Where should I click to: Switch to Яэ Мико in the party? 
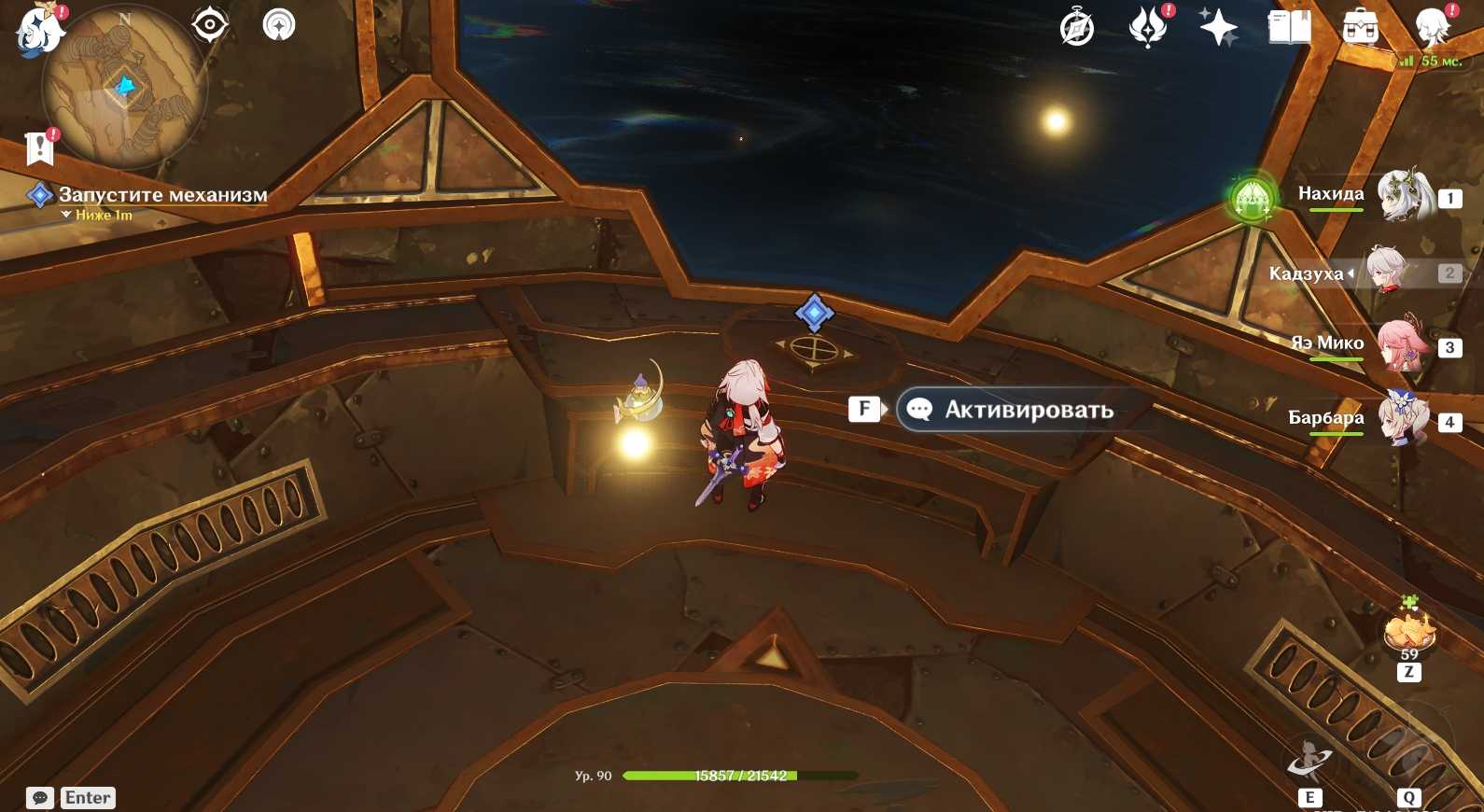[1405, 345]
